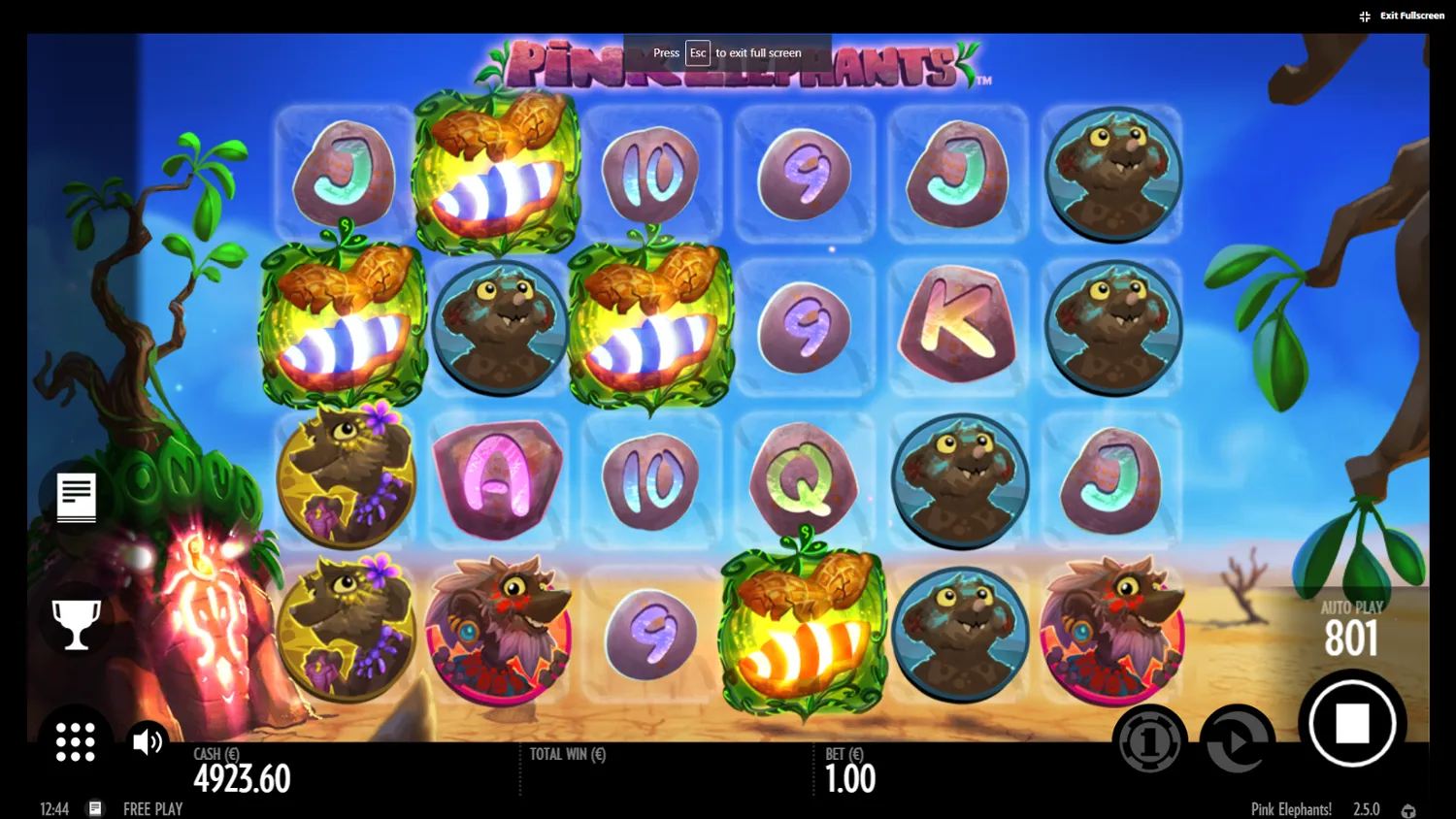1456x819 pixels.
Task: Open tournaments with the trophy icon
Action: [x=75, y=622]
